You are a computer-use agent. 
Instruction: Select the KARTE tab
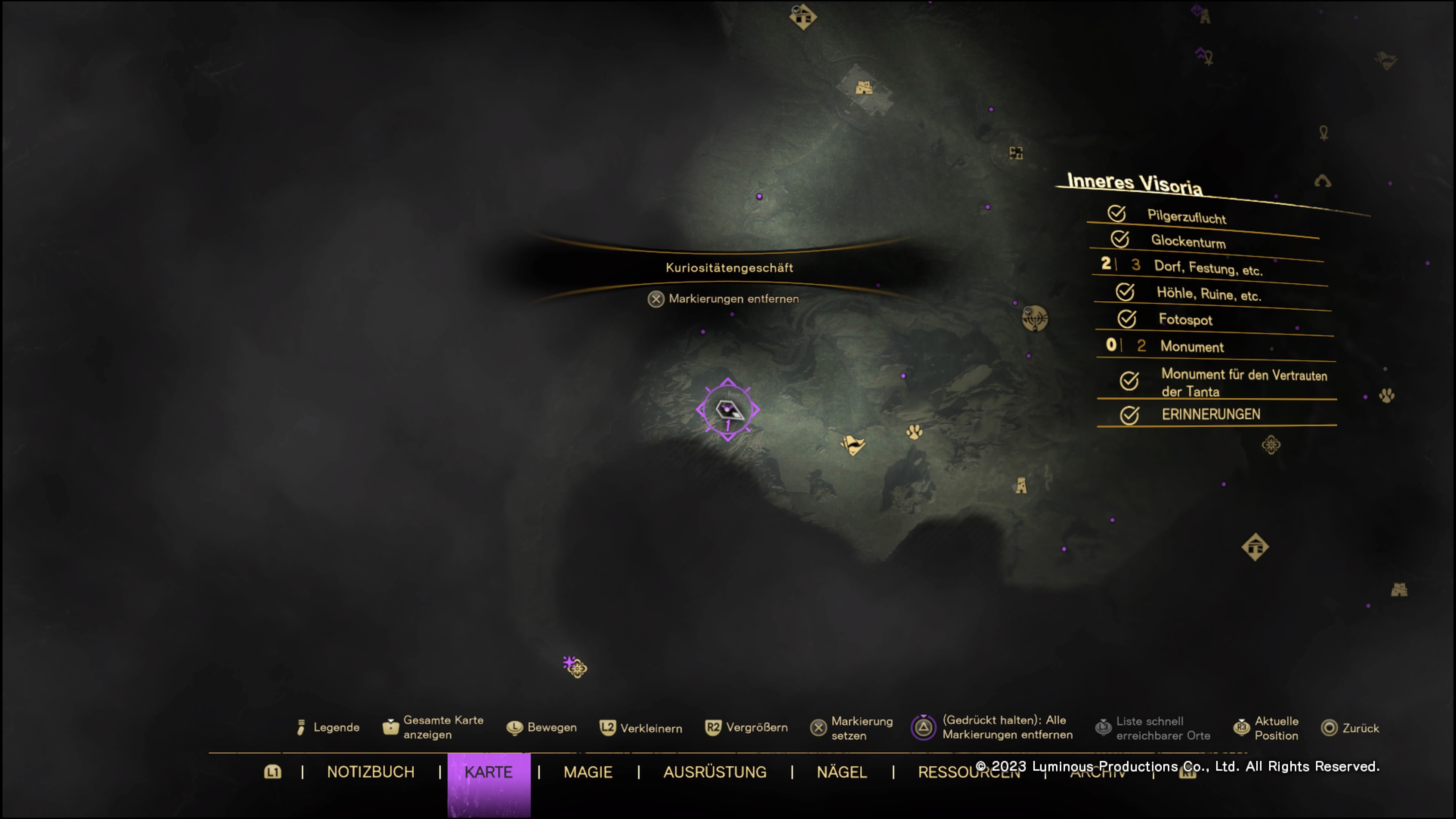(x=488, y=772)
